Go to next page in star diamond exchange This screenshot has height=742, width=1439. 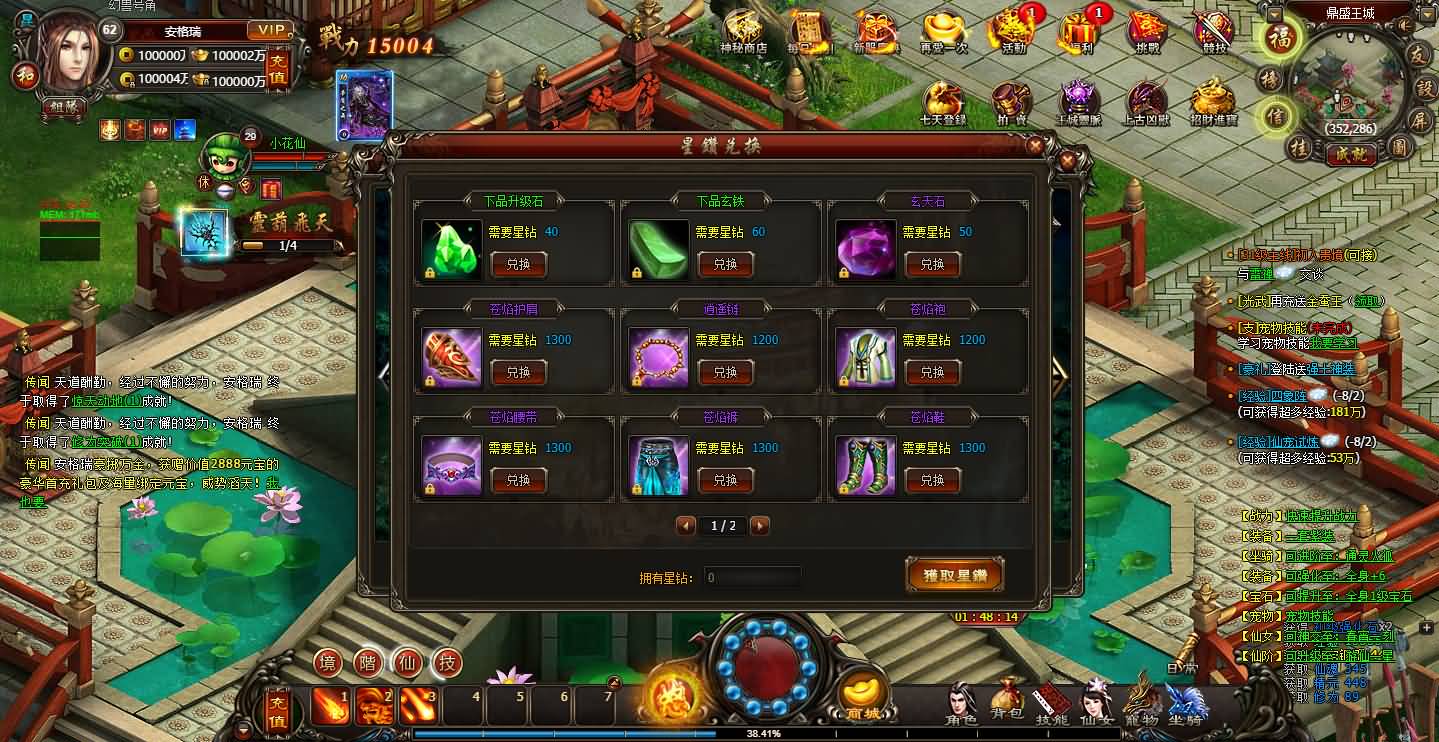(x=759, y=525)
